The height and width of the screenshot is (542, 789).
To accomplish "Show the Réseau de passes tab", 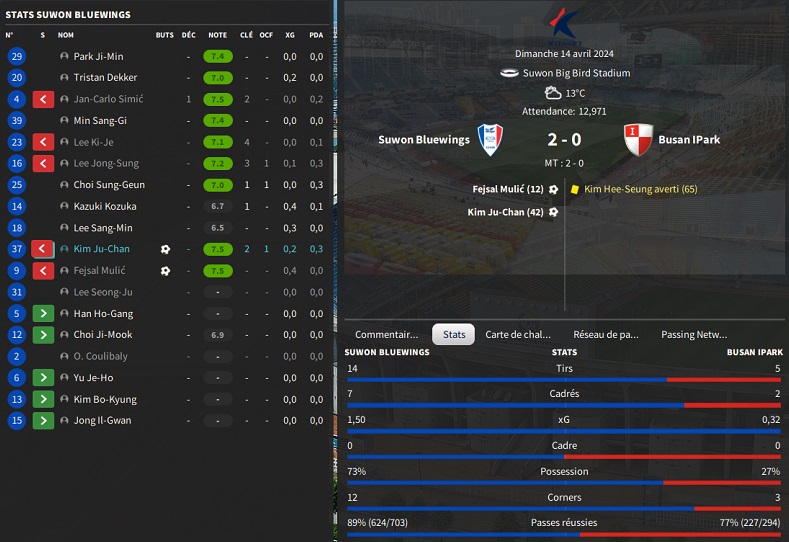I will pyautogui.click(x=606, y=334).
